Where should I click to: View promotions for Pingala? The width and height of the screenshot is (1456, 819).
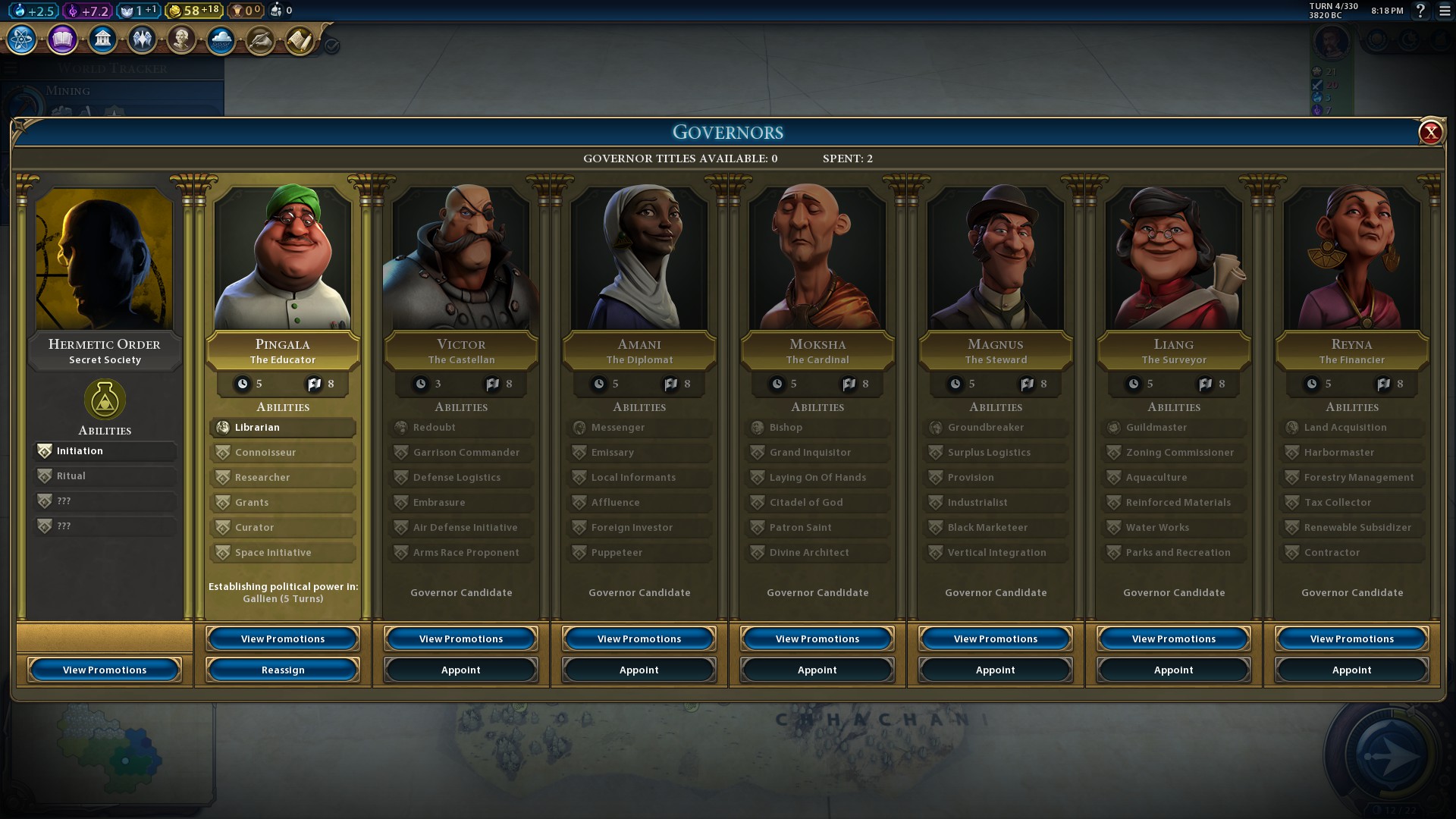(283, 639)
